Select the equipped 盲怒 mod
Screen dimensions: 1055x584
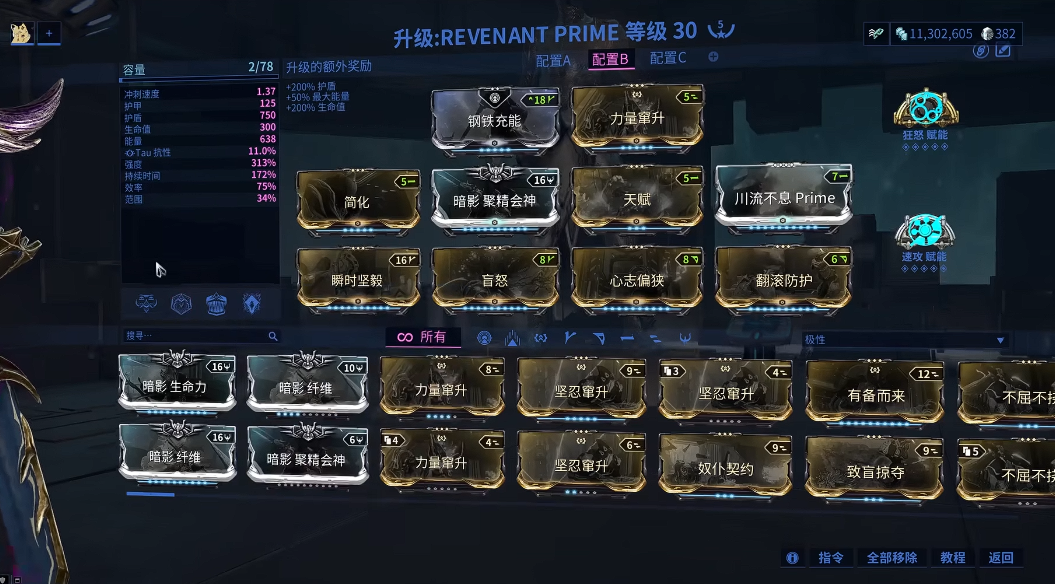pyautogui.click(x=496, y=280)
